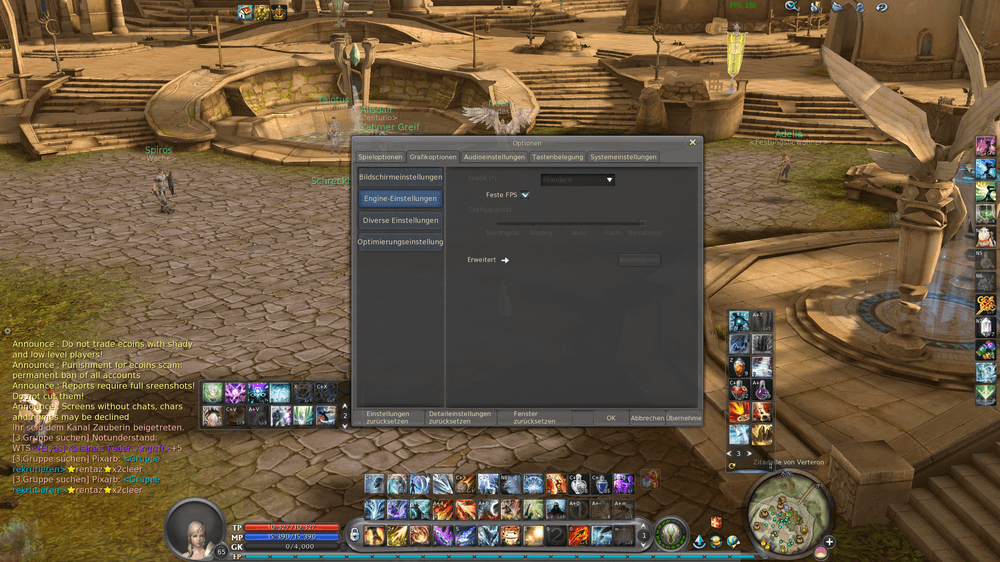Viewport: 1000px width, 562px height.
Task: Click Detaileinstellungen zurücksetzen
Action: pos(460,417)
